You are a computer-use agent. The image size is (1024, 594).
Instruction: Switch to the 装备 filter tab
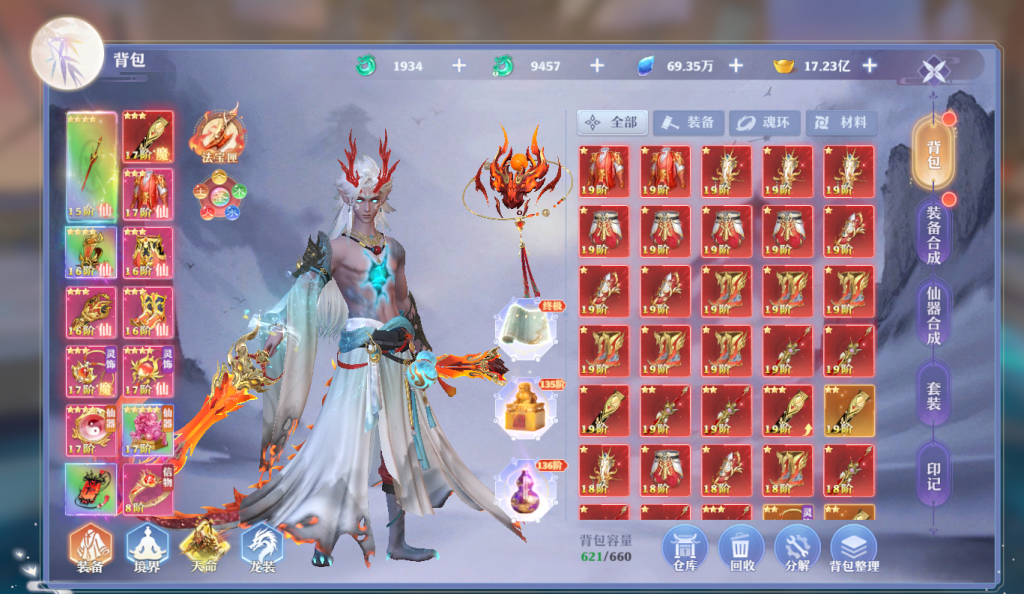[x=689, y=123]
